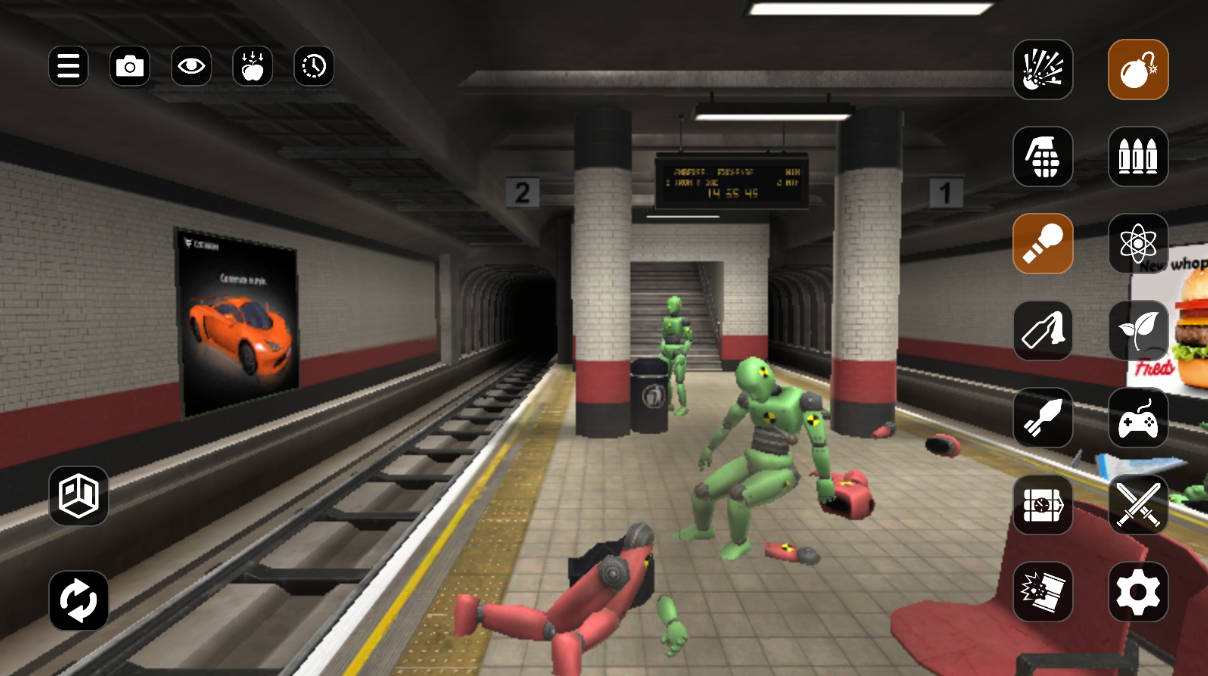1208x676 pixels.
Task: Activate the slow-motion clock button
Action: coord(314,67)
